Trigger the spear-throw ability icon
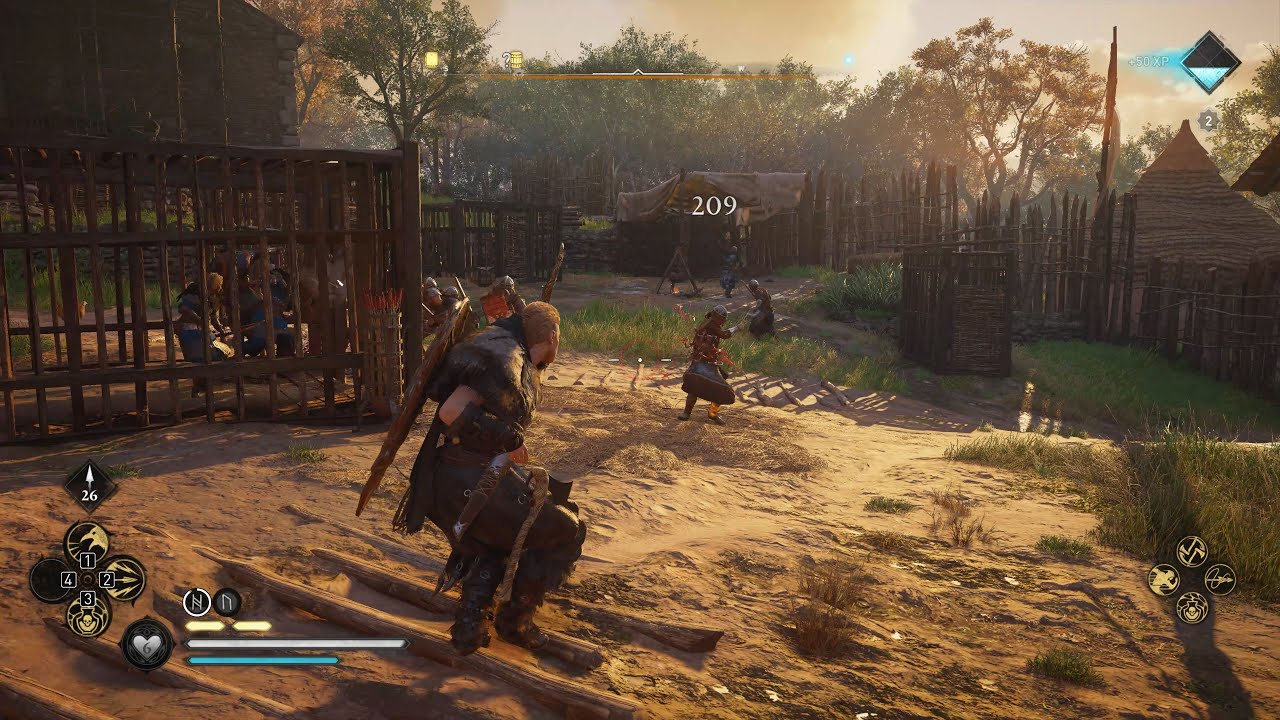Screen dimensions: 1280x720 (x=1220, y=579)
